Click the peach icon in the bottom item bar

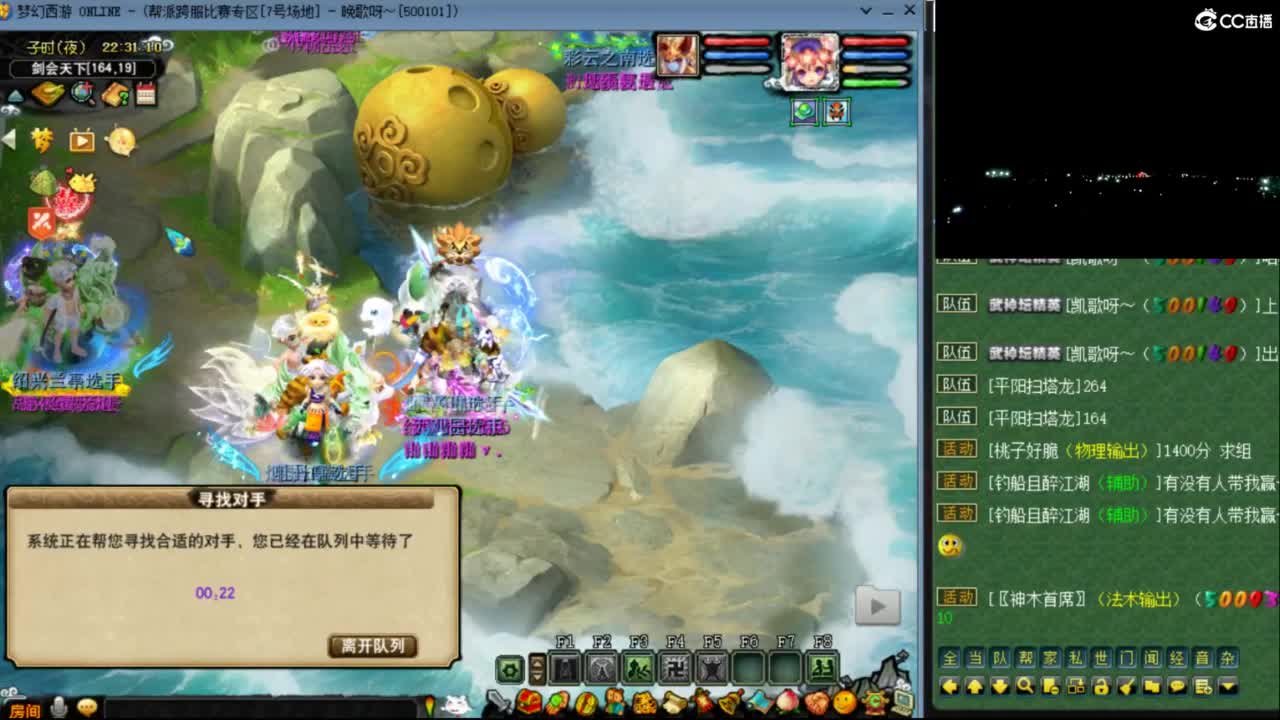coord(785,702)
